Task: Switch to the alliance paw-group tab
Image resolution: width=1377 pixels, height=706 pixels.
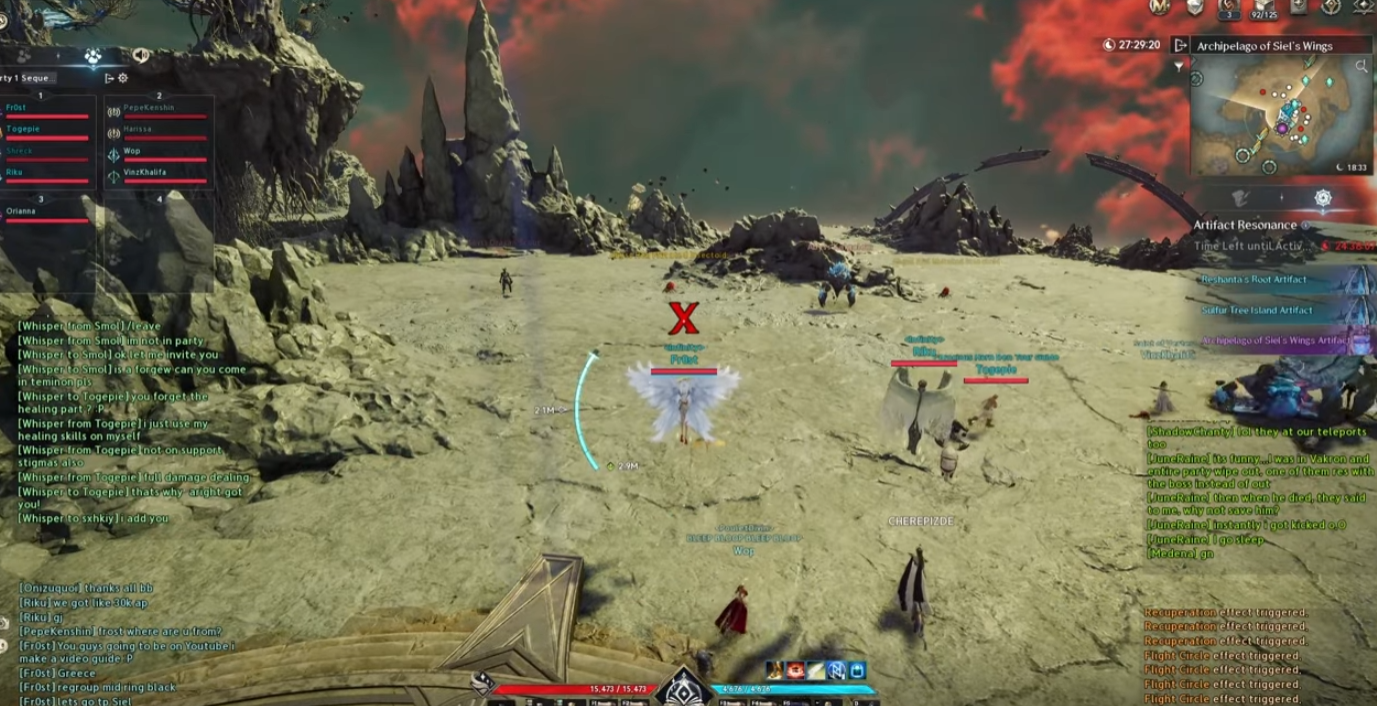Action: 93,56
